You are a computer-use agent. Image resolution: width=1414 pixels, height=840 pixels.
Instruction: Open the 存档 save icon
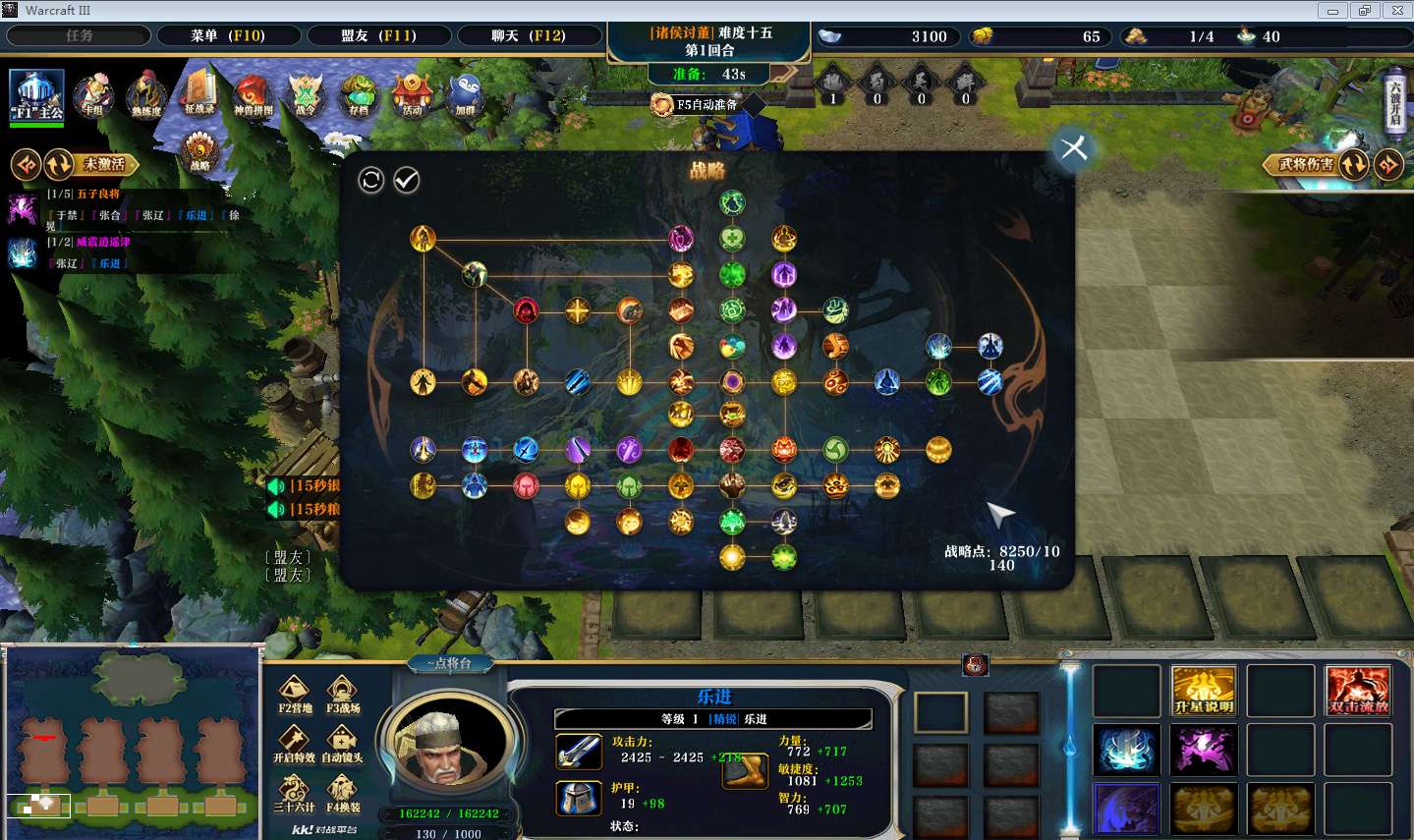[359, 96]
